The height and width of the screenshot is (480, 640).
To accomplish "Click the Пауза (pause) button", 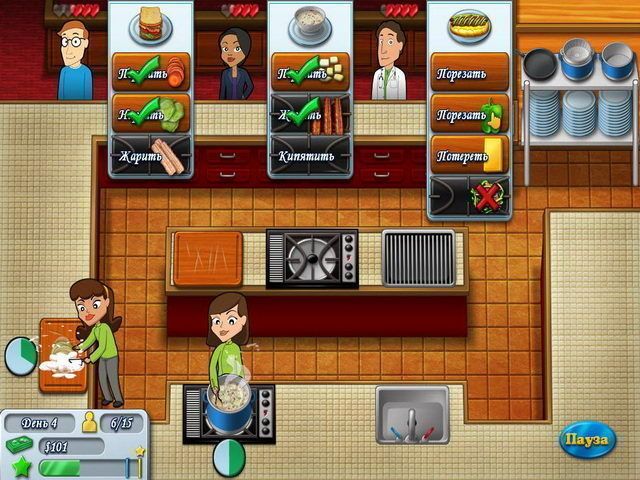I will pos(587,440).
